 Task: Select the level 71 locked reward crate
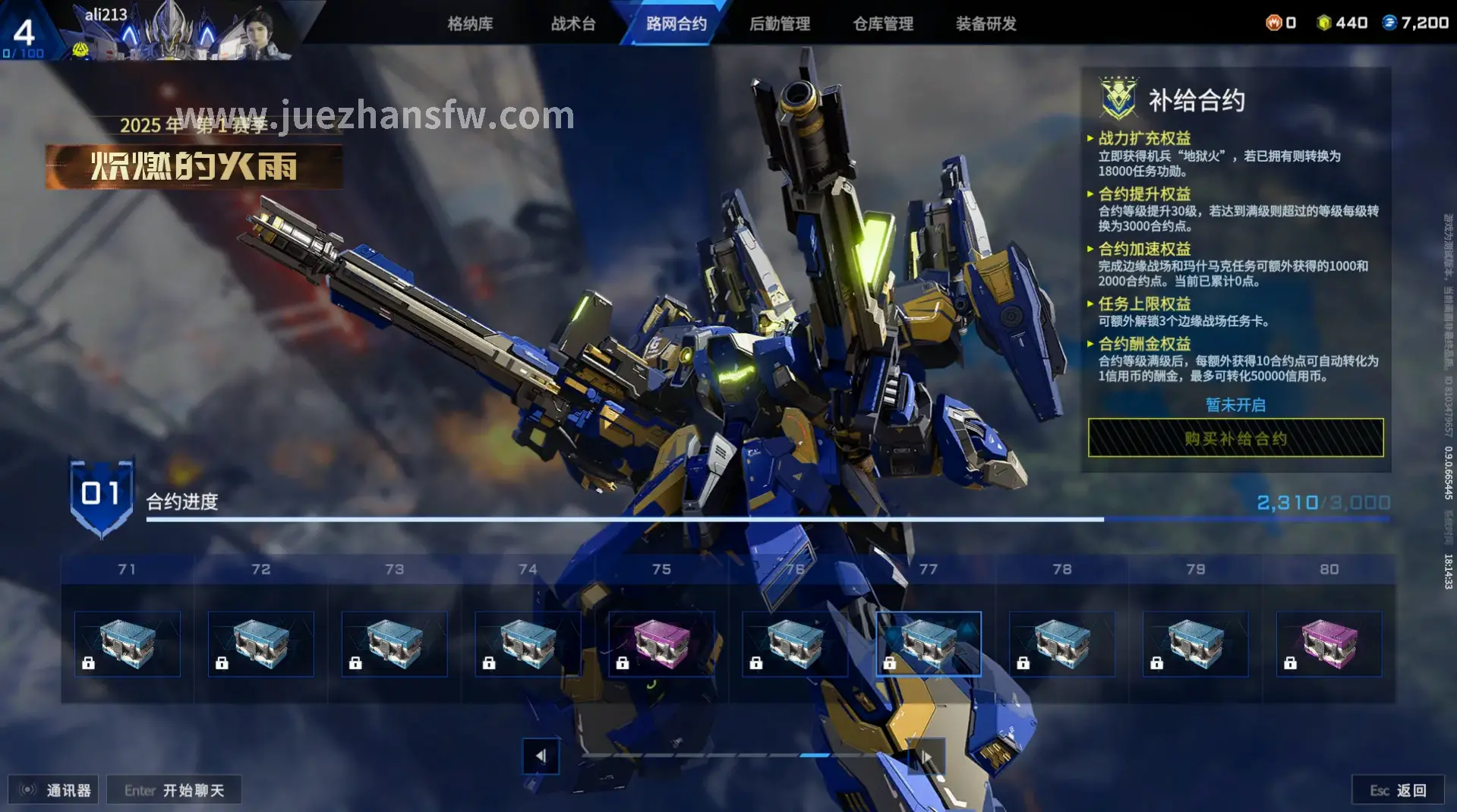(128, 644)
